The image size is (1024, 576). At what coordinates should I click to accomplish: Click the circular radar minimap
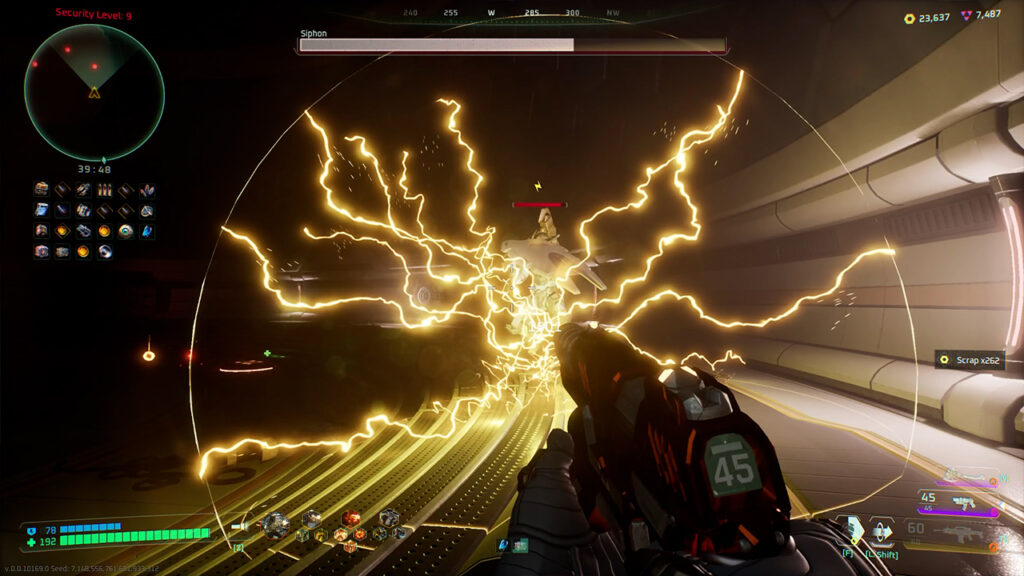pyautogui.click(x=94, y=92)
